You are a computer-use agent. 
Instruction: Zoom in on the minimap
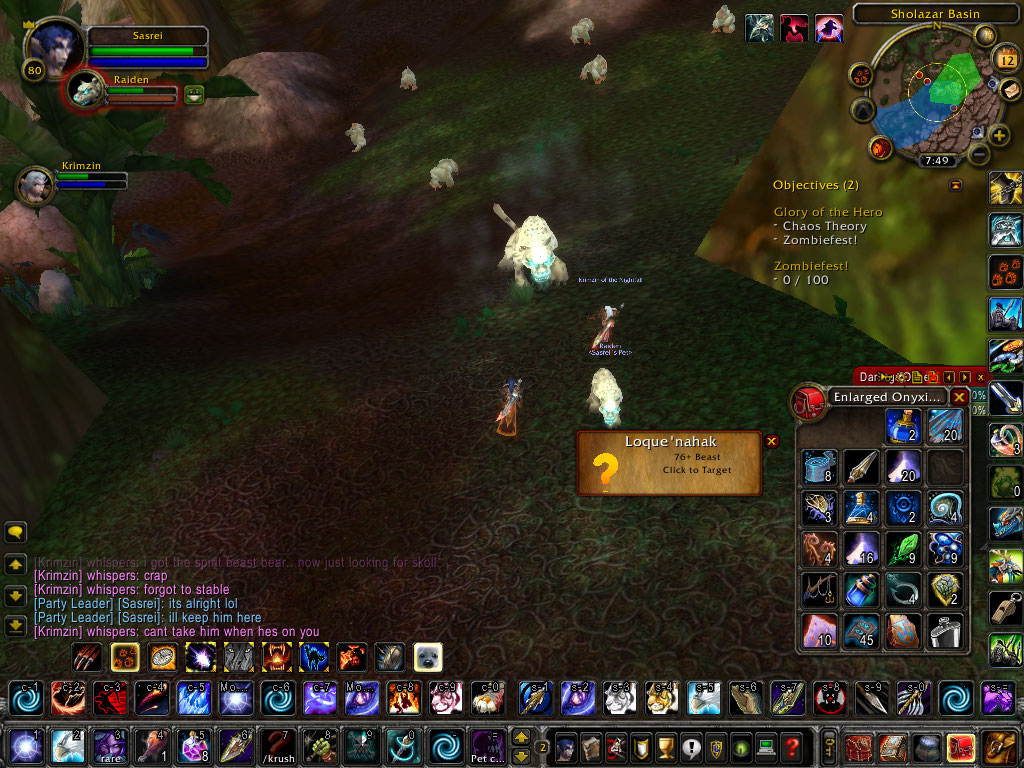point(998,135)
